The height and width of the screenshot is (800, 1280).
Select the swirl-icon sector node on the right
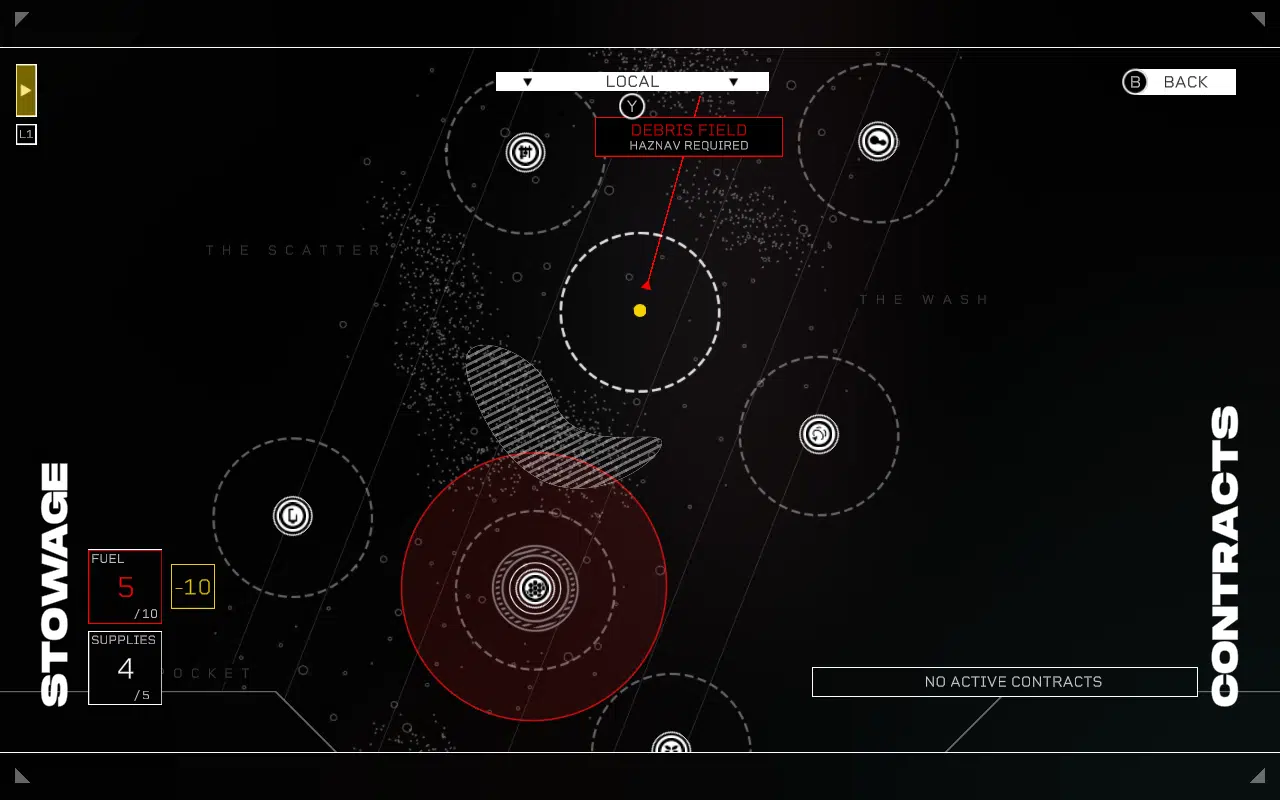(x=818, y=434)
